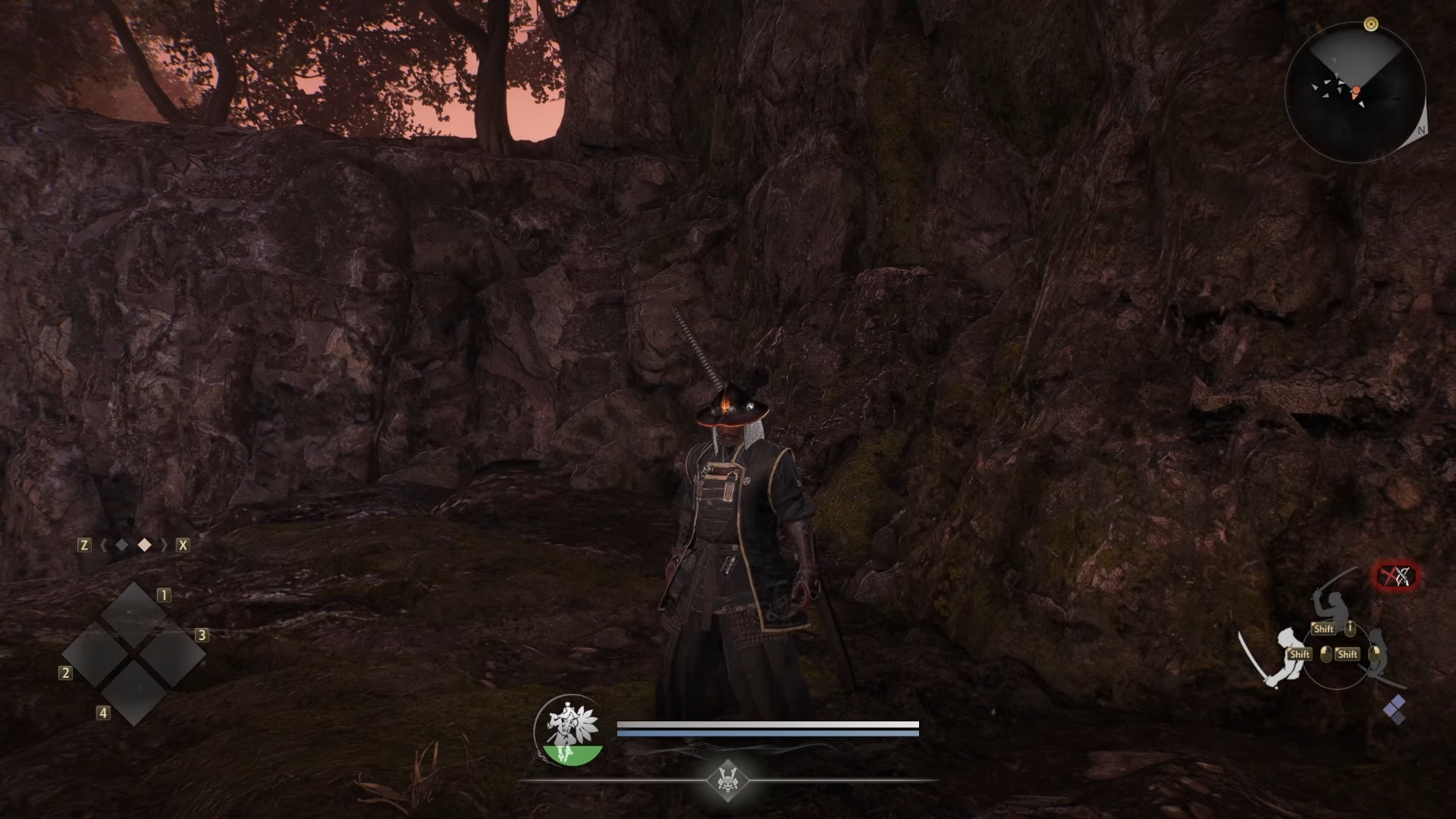
Task: Select the active light shortcut page diamond
Action: pyautogui.click(x=144, y=545)
